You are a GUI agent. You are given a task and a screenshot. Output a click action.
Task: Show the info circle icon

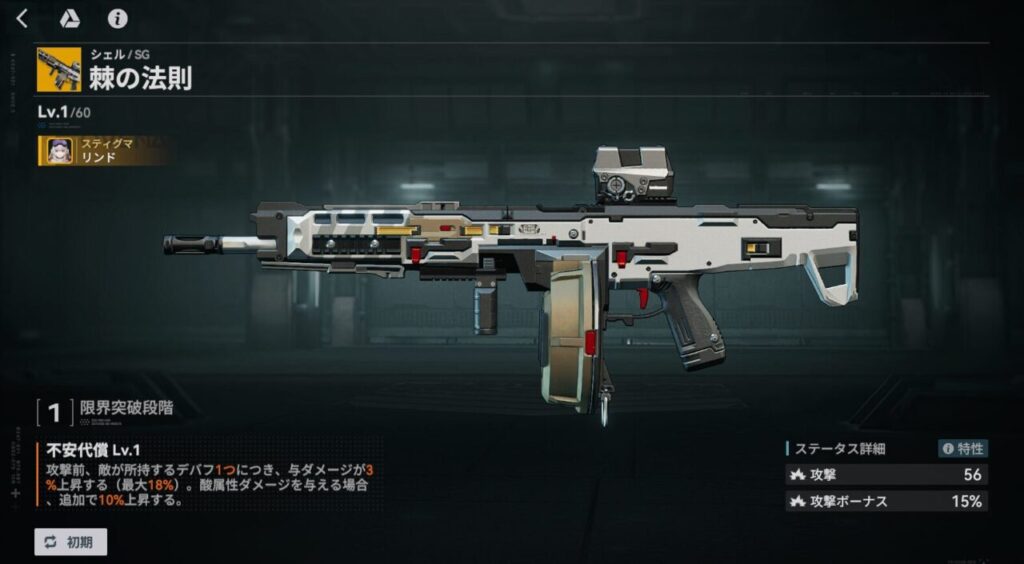(117, 19)
